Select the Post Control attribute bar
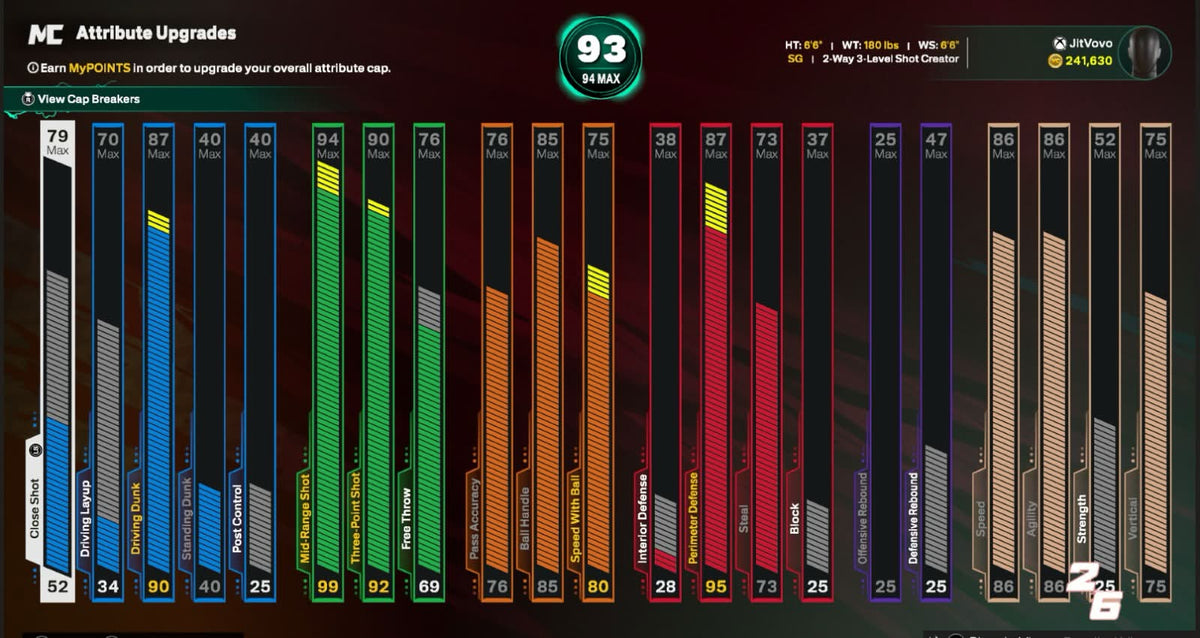The height and width of the screenshot is (638, 1200). coord(260,360)
